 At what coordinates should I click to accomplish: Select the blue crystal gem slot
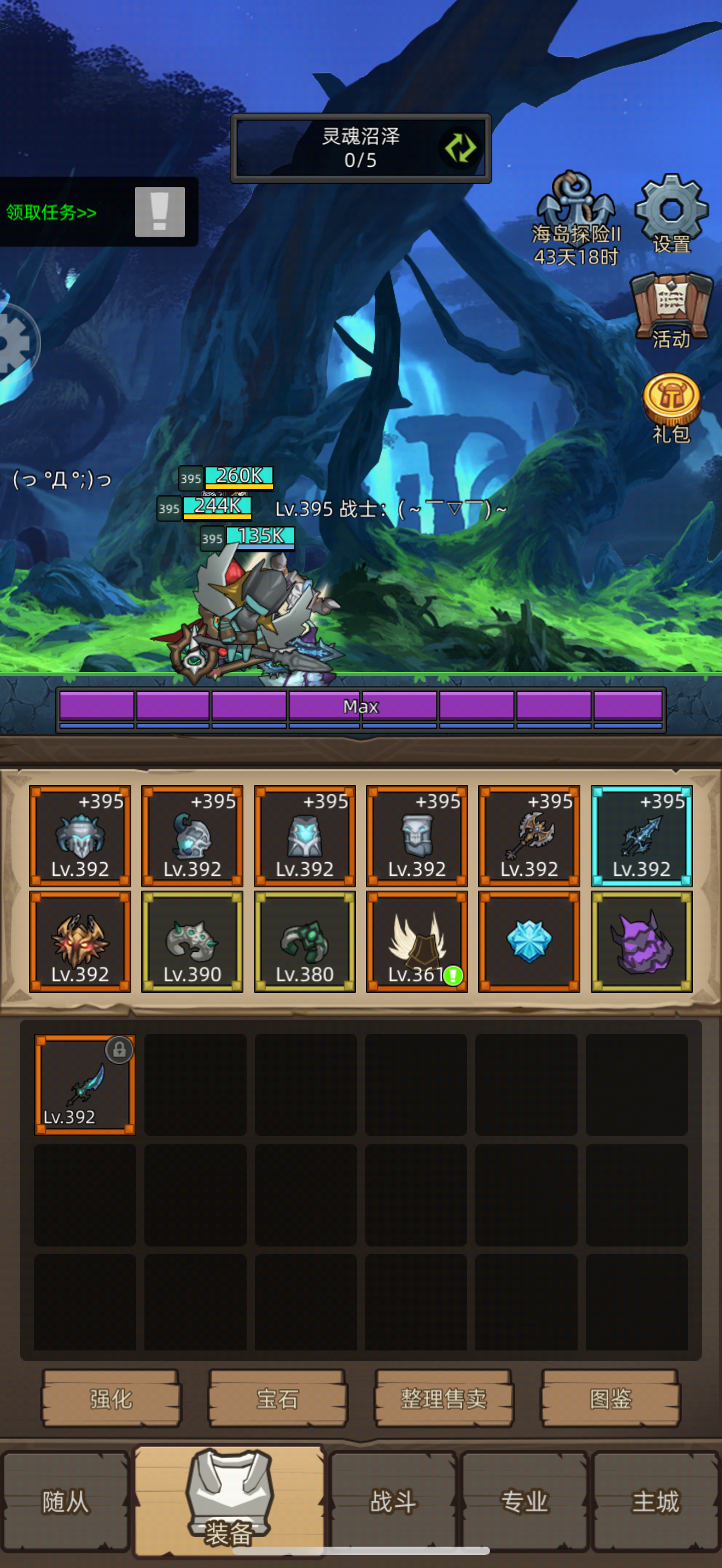click(x=528, y=940)
